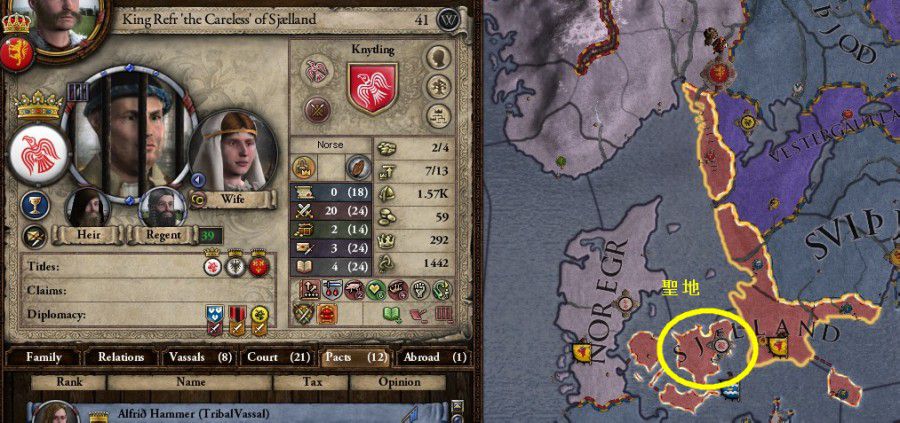Select the regent's portrait
This screenshot has height=423, width=900.
point(161,207)
